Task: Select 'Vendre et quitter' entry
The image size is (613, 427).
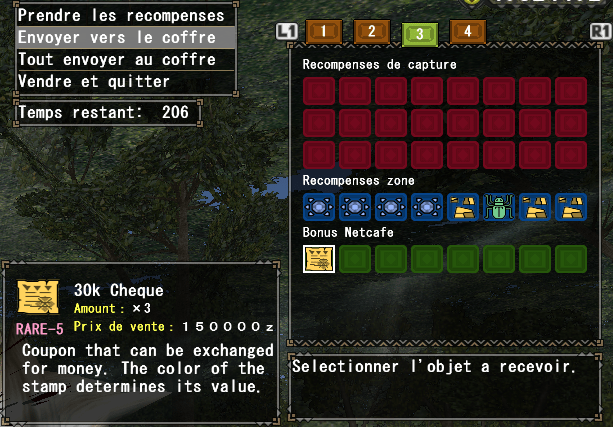Action: coord(121,81)
